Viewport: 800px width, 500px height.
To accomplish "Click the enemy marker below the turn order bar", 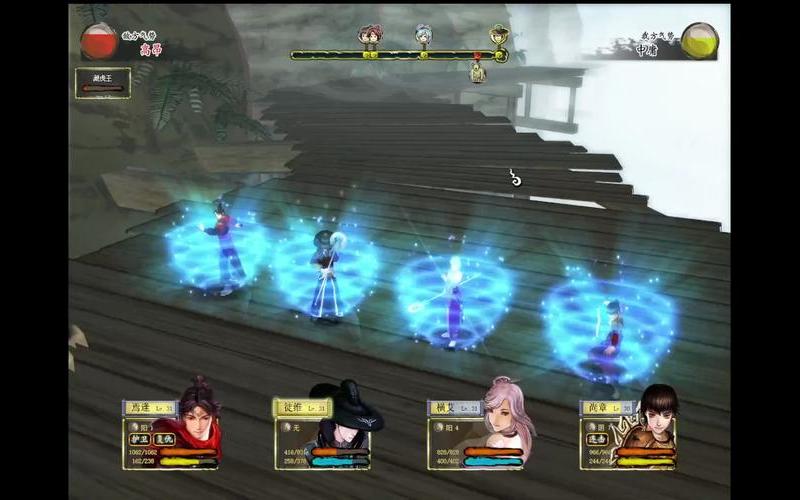I will (x=478, y=71).
